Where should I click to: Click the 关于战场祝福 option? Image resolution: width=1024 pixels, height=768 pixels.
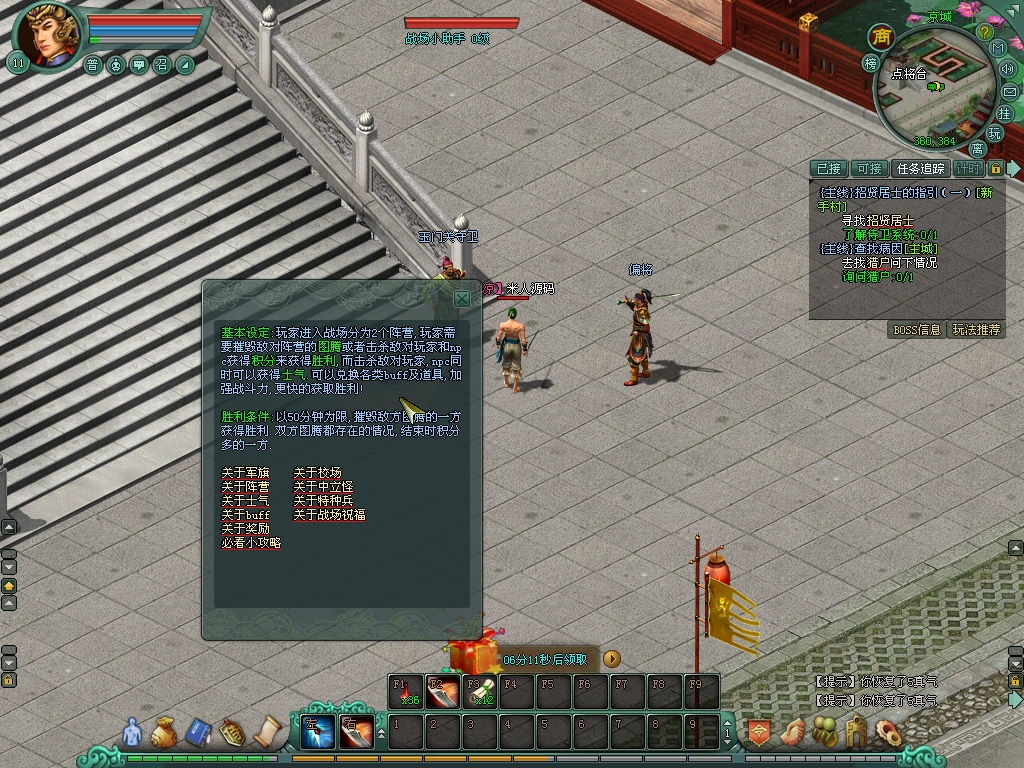329,515
